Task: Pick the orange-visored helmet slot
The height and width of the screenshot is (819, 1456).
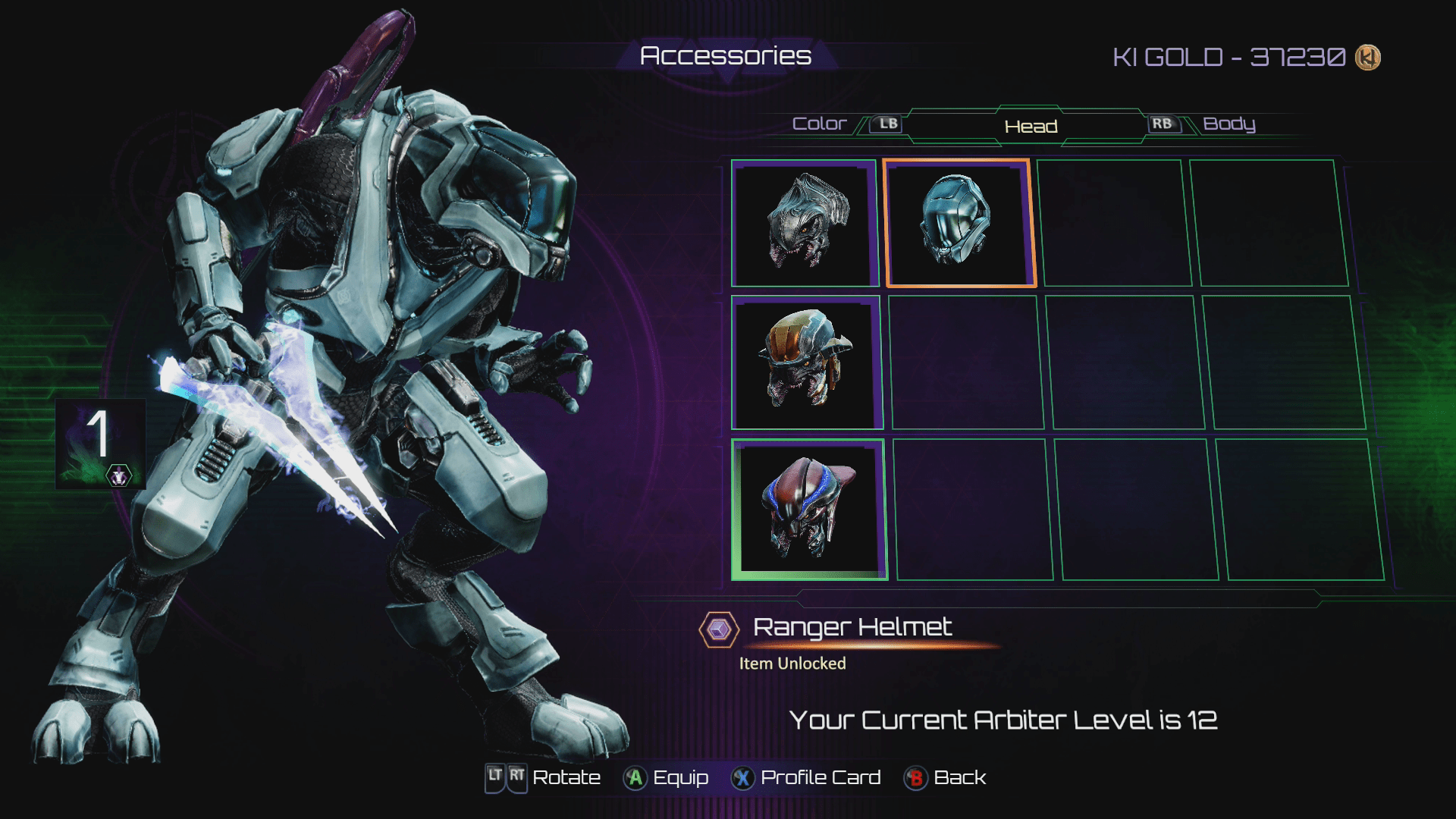Action: click(x=806, y=362)
